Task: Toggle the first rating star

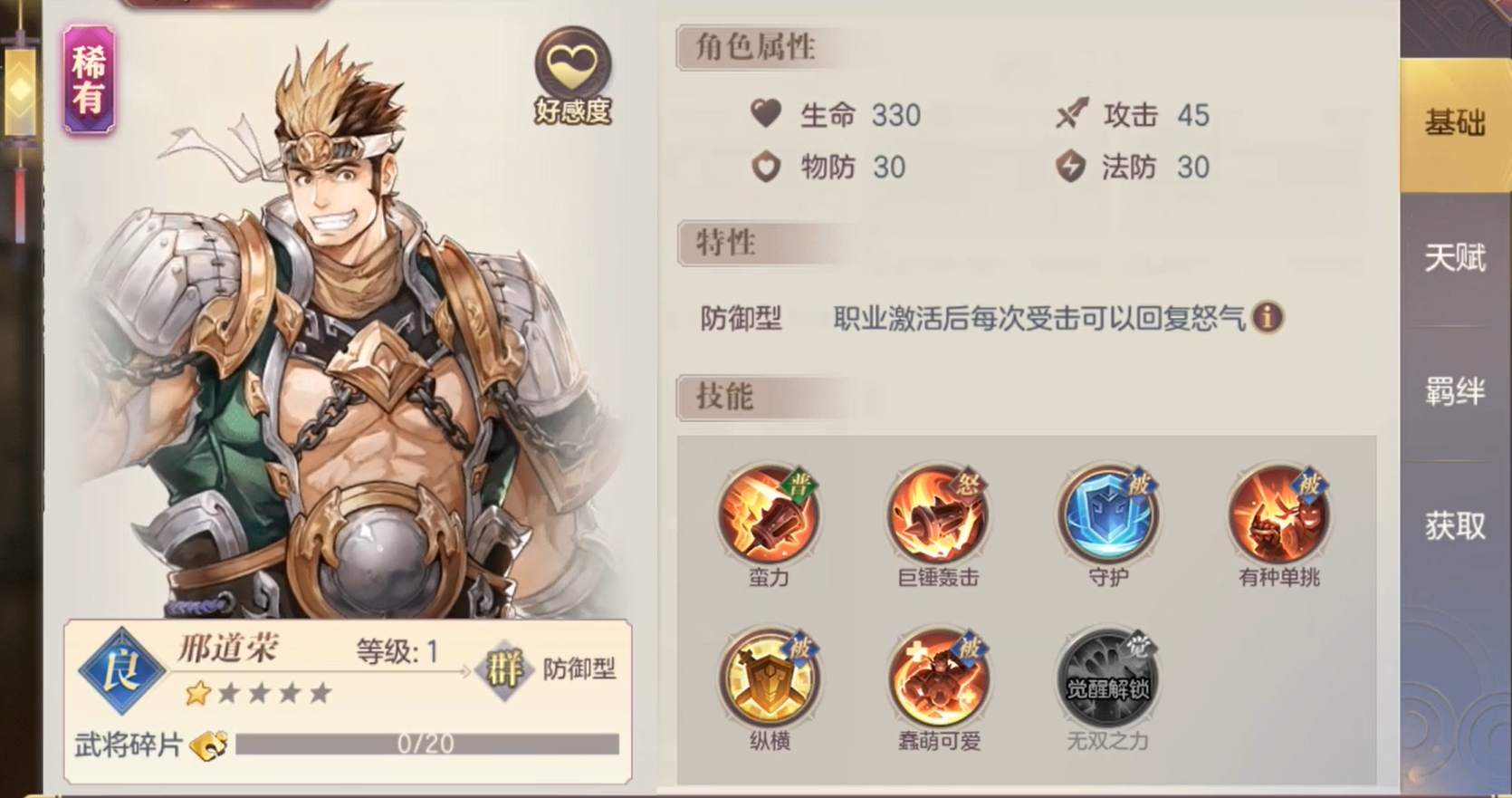Action: (x=198, y=691)
